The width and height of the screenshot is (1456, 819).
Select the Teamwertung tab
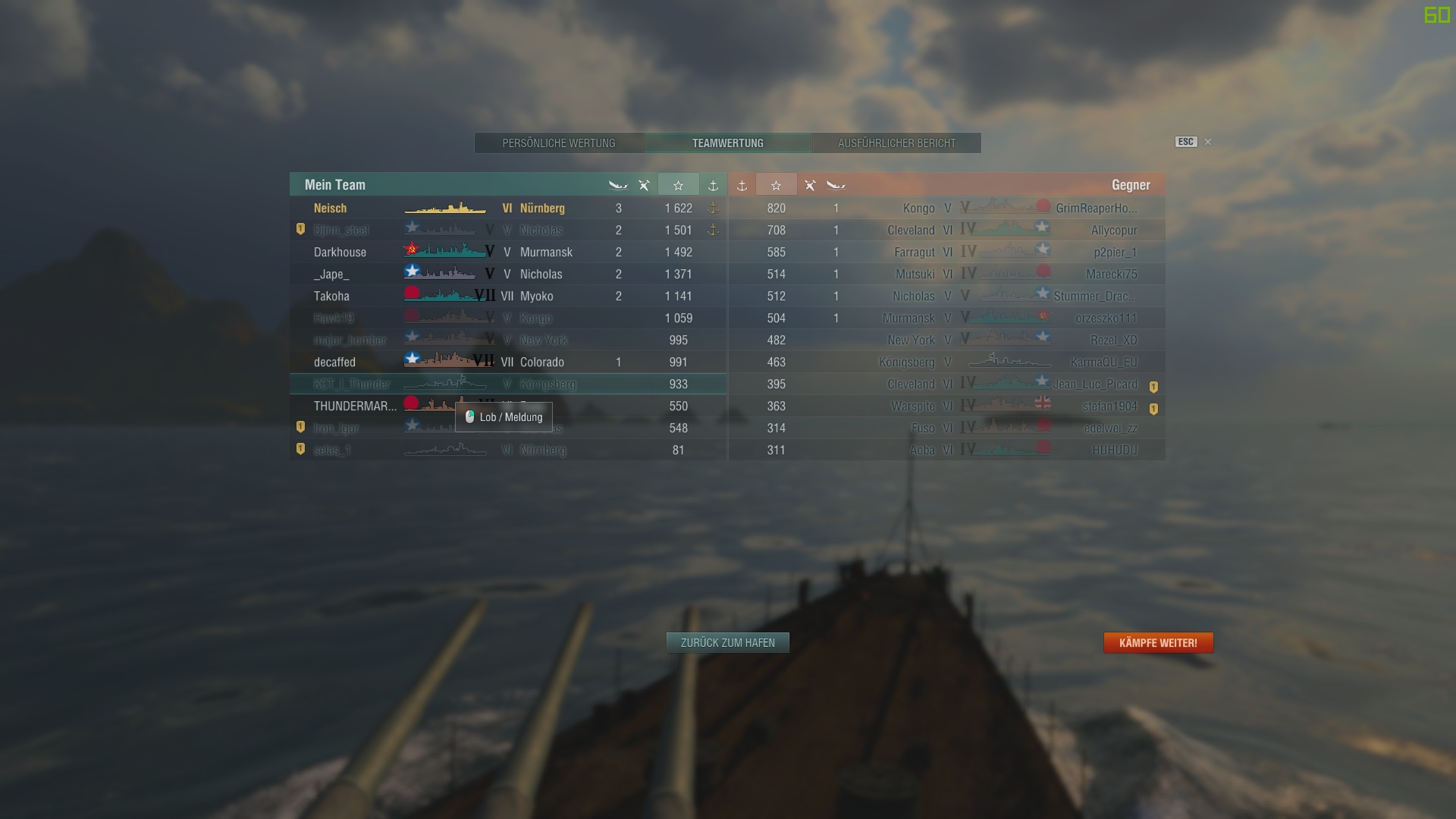click(x=727, y=143)
